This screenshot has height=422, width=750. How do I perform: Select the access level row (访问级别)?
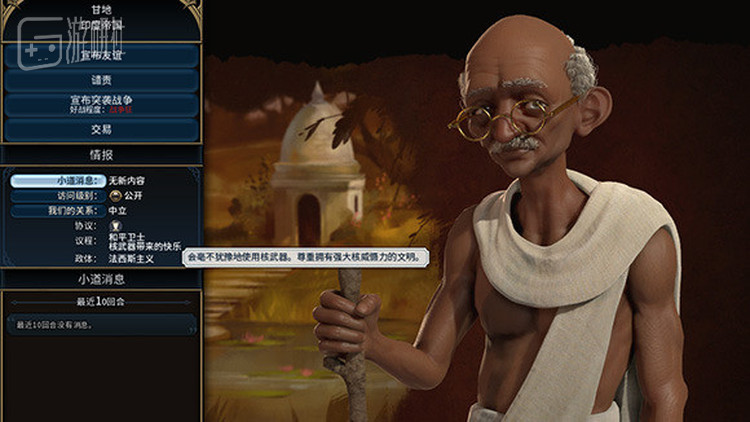[x=58, y=196]
